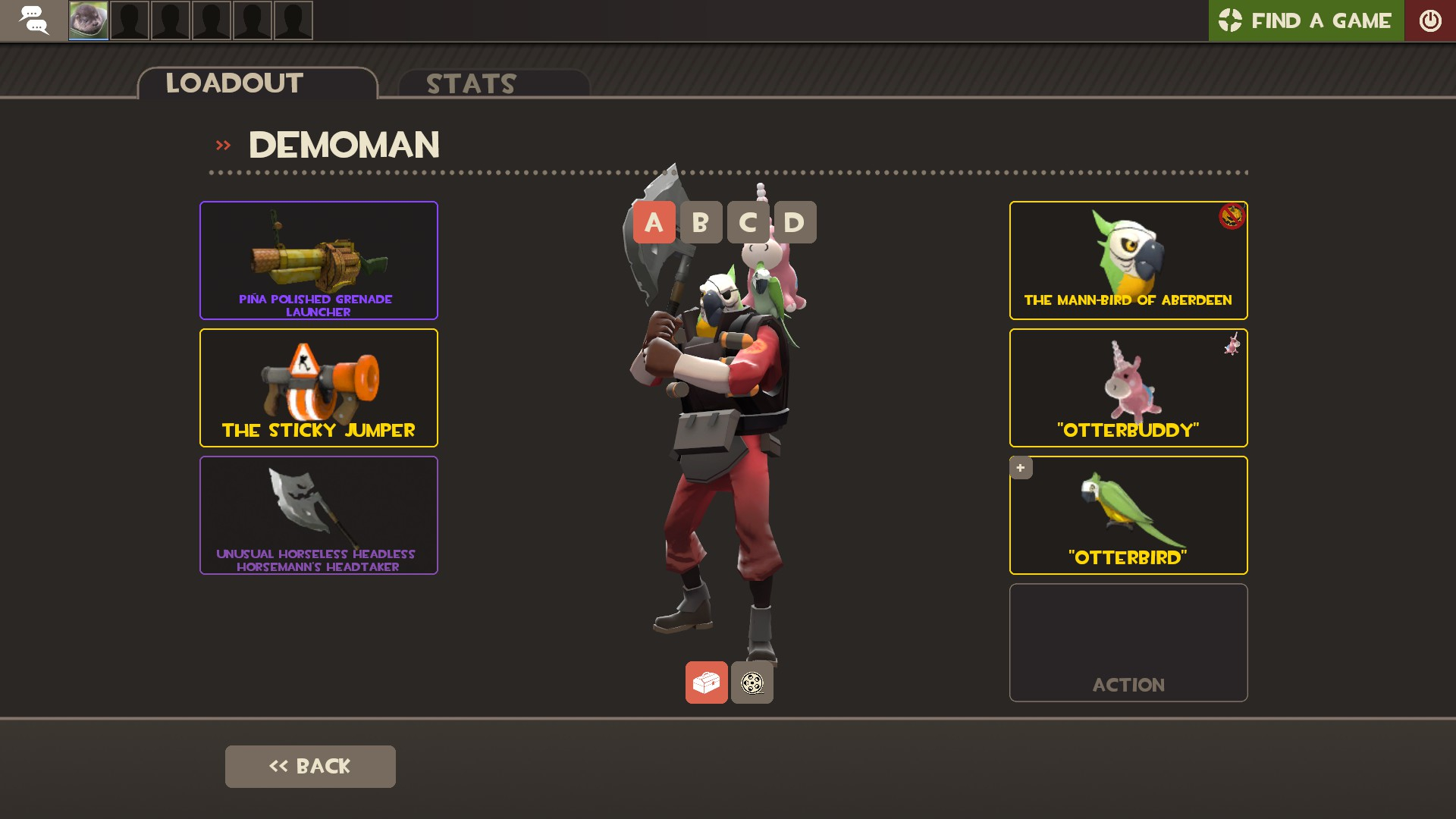Choose the "Otterbird" green parrot slot

point(1128,515)
